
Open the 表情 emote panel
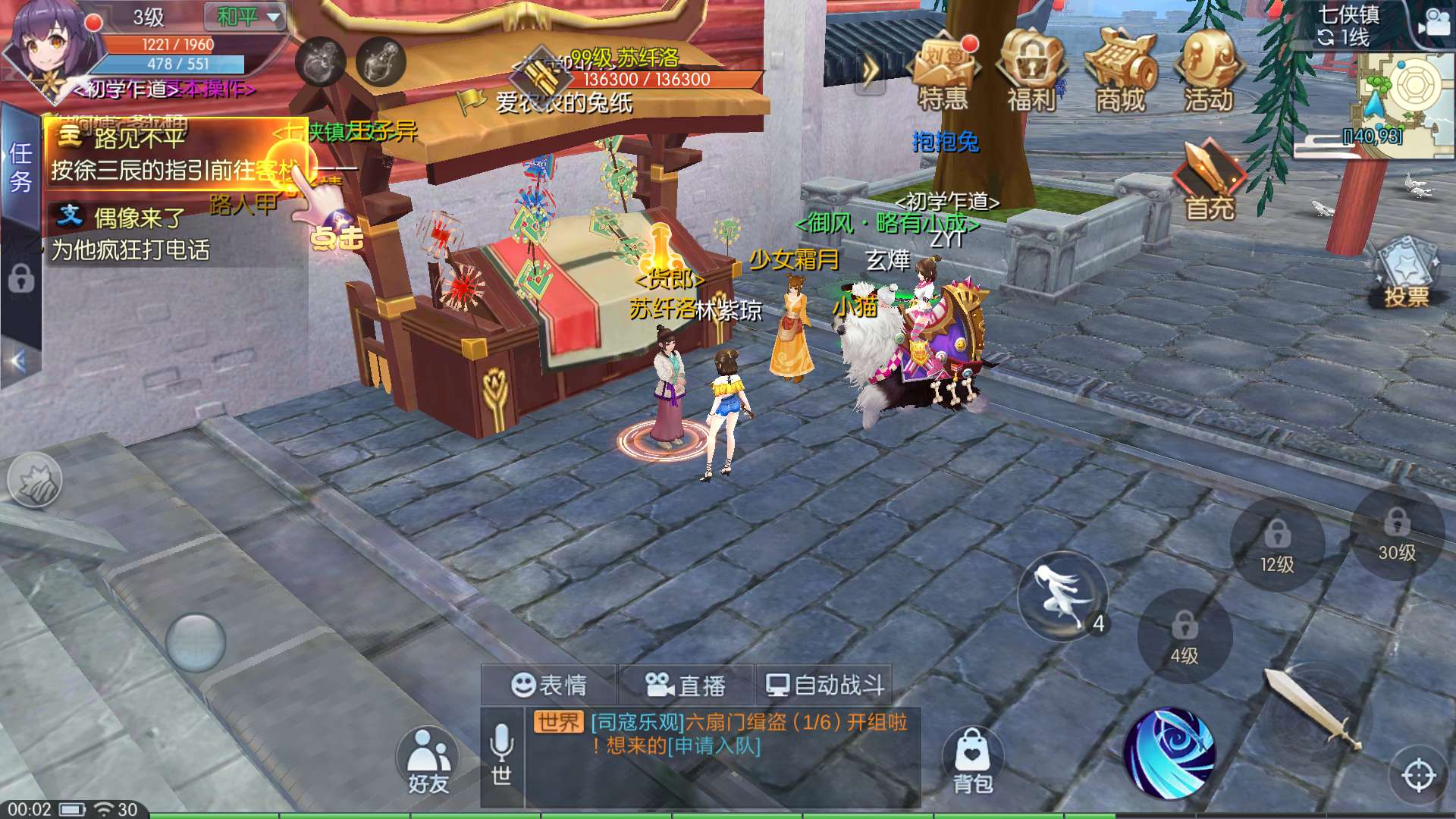click(x=549, y=686)
